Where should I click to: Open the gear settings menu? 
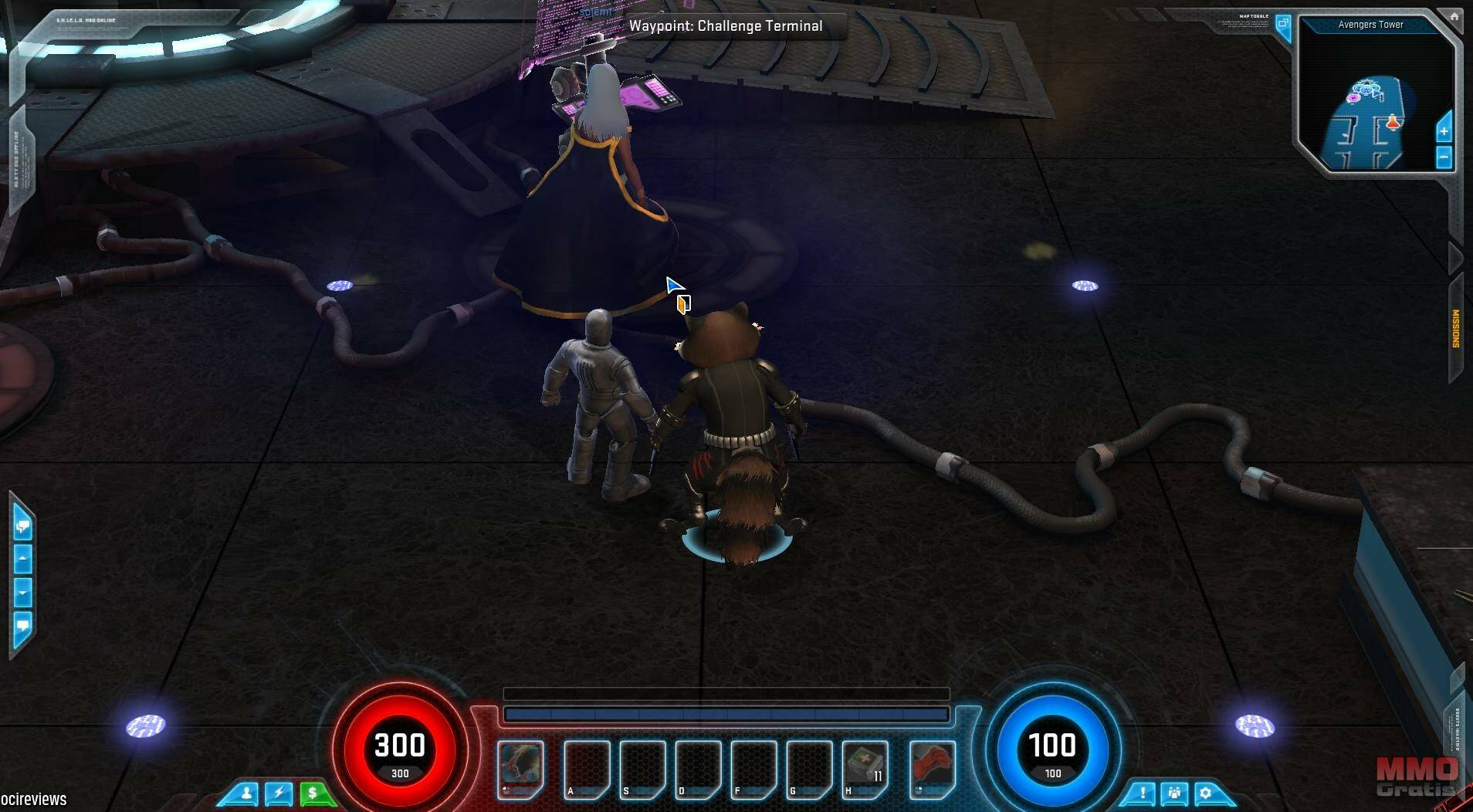click(1205, 793)
